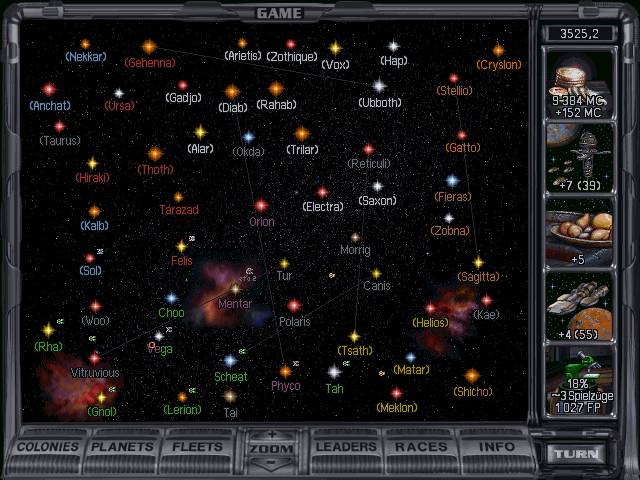
Task: View the Races screen
Action: (421, 447)
